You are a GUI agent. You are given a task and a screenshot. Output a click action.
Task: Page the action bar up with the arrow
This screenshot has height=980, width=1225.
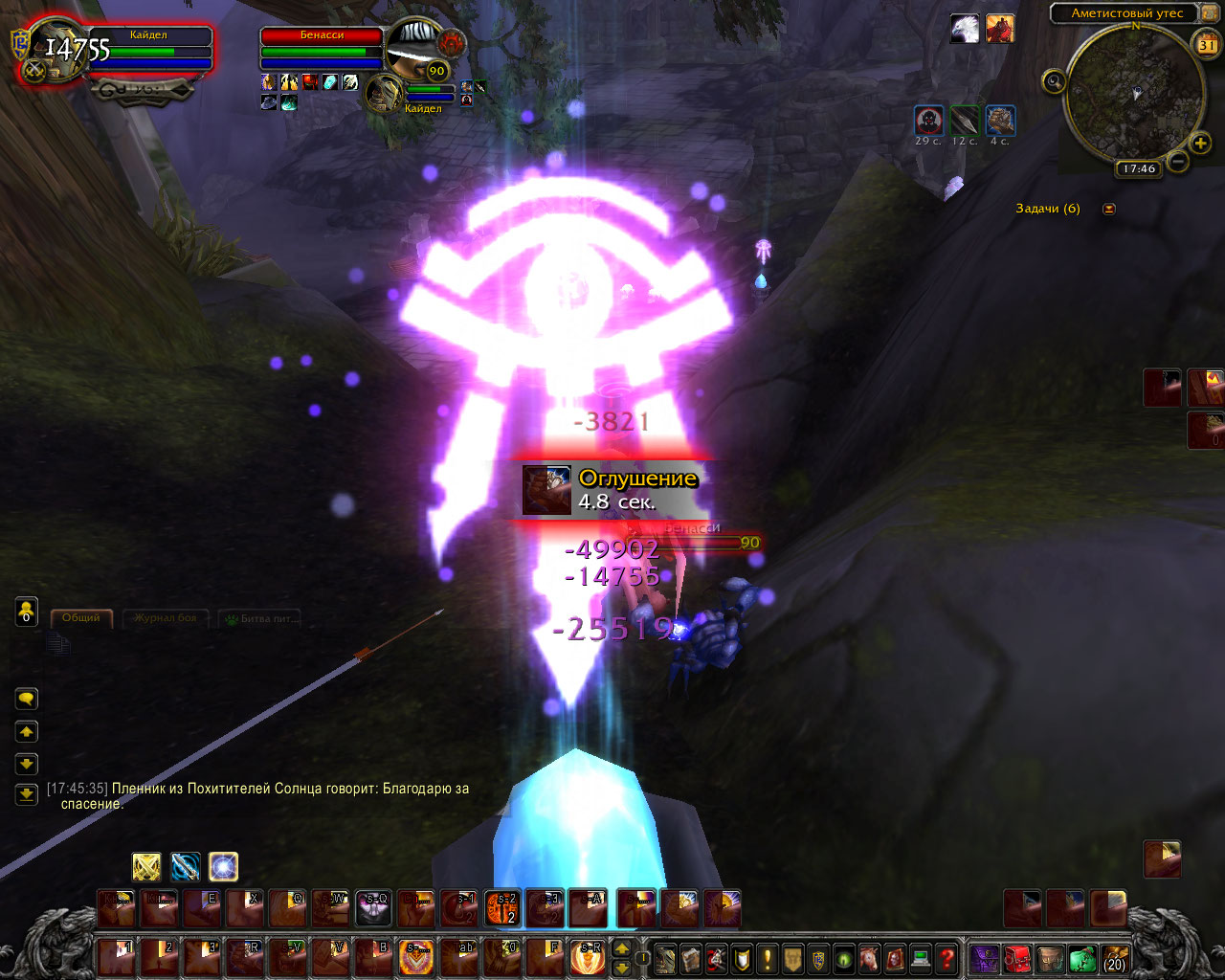pos(621,947)
